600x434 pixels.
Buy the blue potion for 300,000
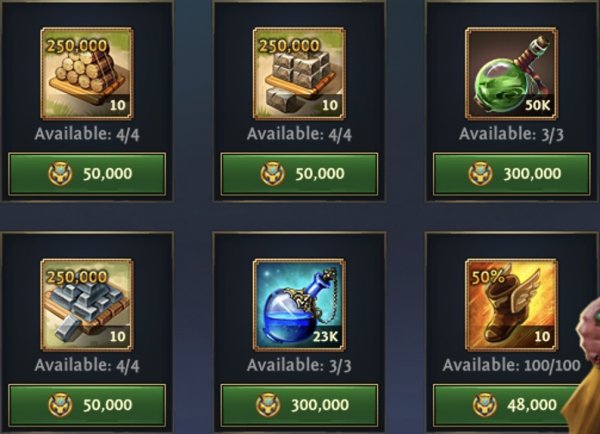pyautogui.click(x=299, y=405)
